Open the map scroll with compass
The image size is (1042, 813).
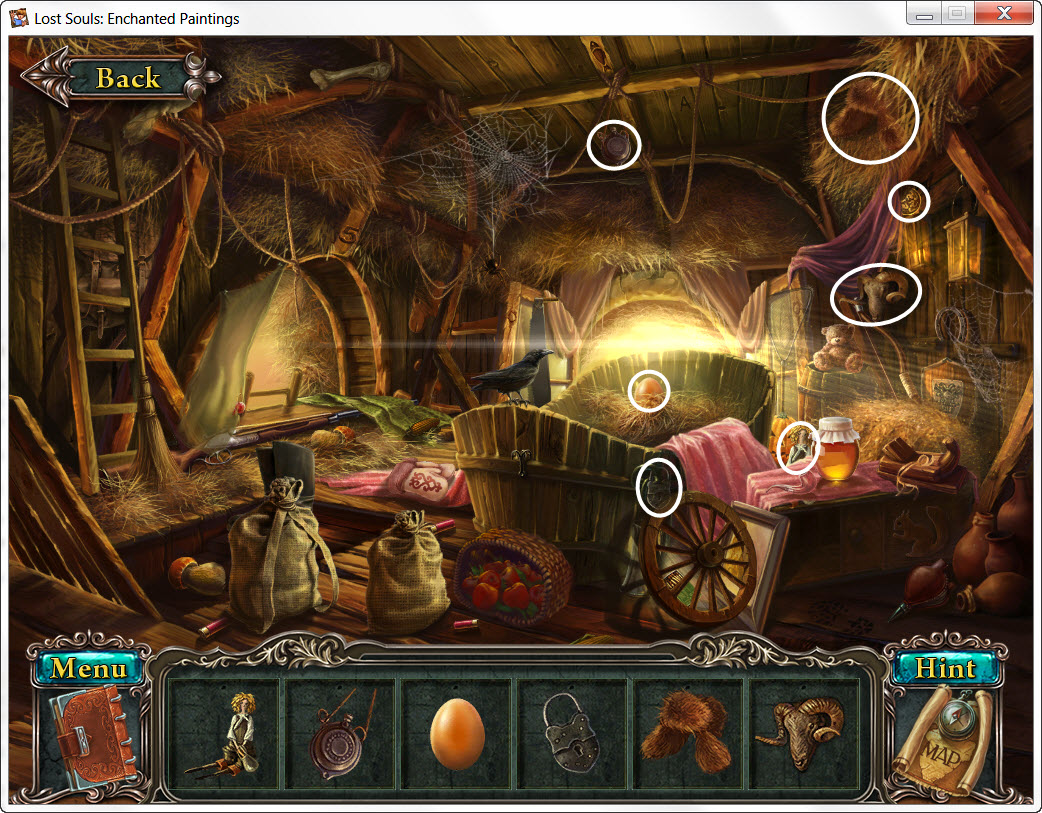[x=943, y=742]
